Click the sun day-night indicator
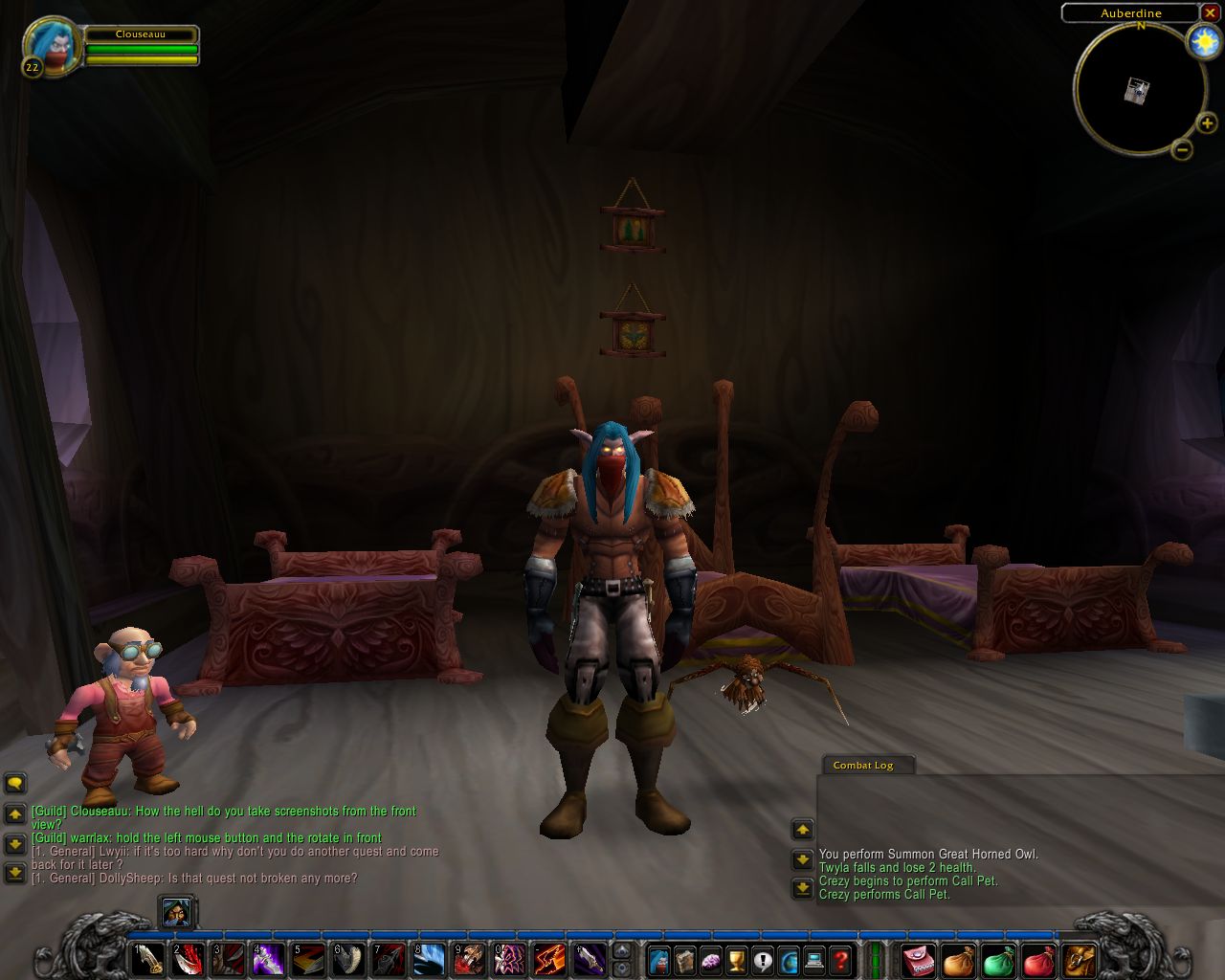This screenshot has height=980, width=1225. [1203, 42]
